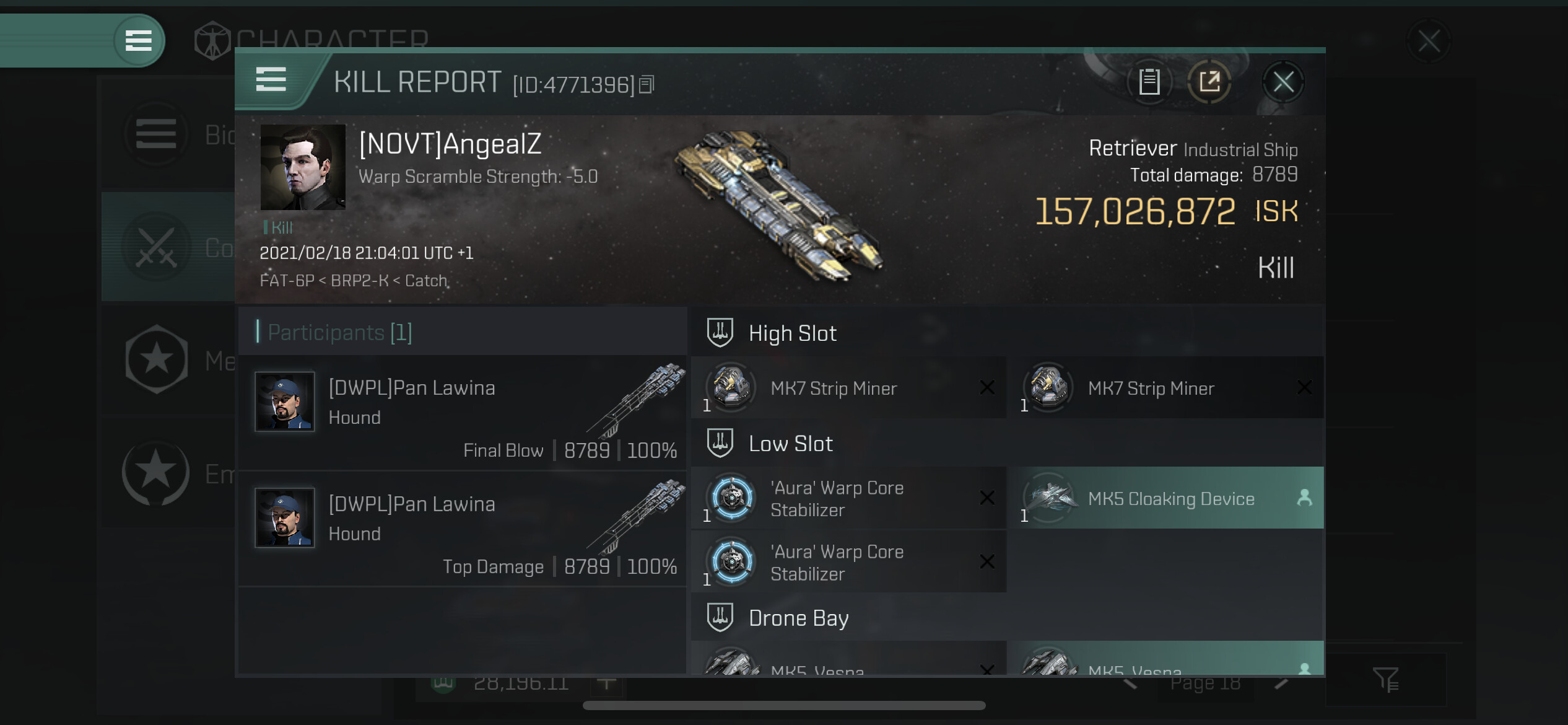The width and height of the screenshot is (1568, 725).
Task: Open the Kill Report hamburger menu
Action: pos(271,80)
